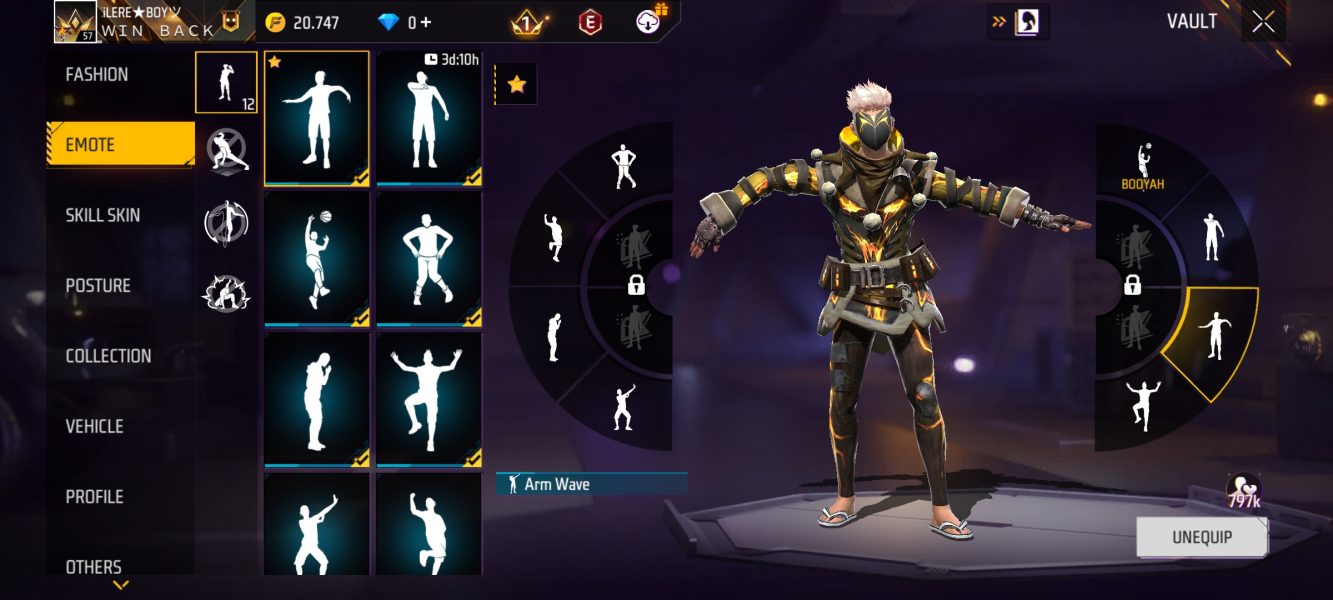Screen dimensions: 1333x600
Task: Go to the Vehicle tab
Action: point(94,427)
